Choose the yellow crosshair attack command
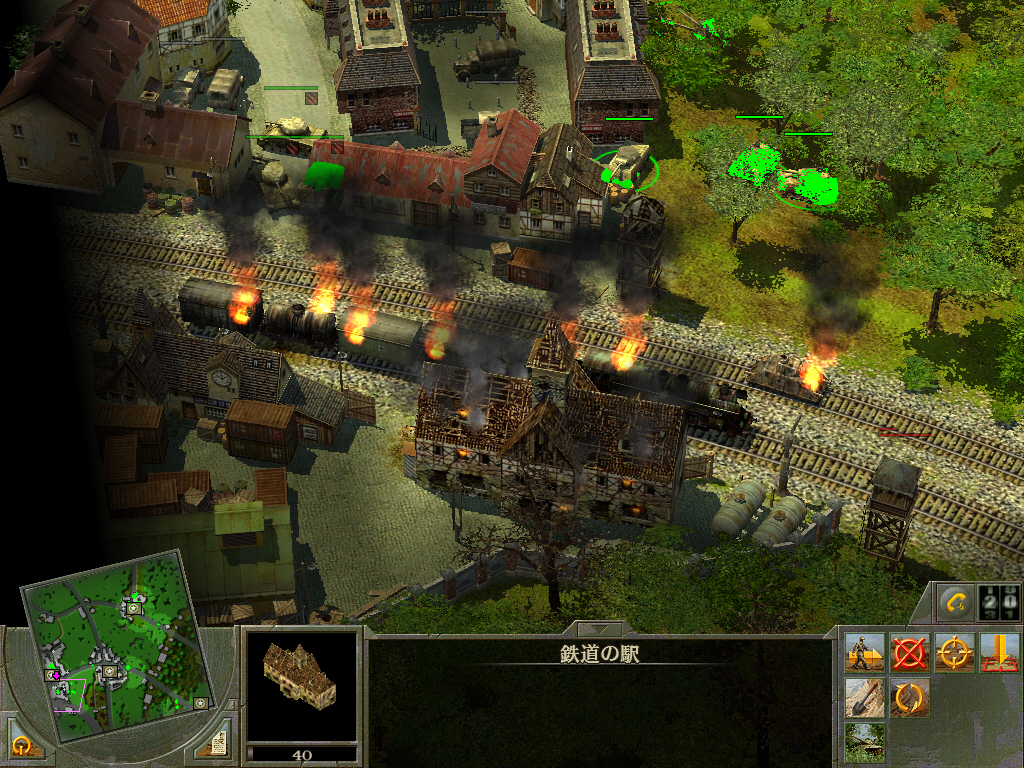1024x768 pixels. tap(955, 652)
